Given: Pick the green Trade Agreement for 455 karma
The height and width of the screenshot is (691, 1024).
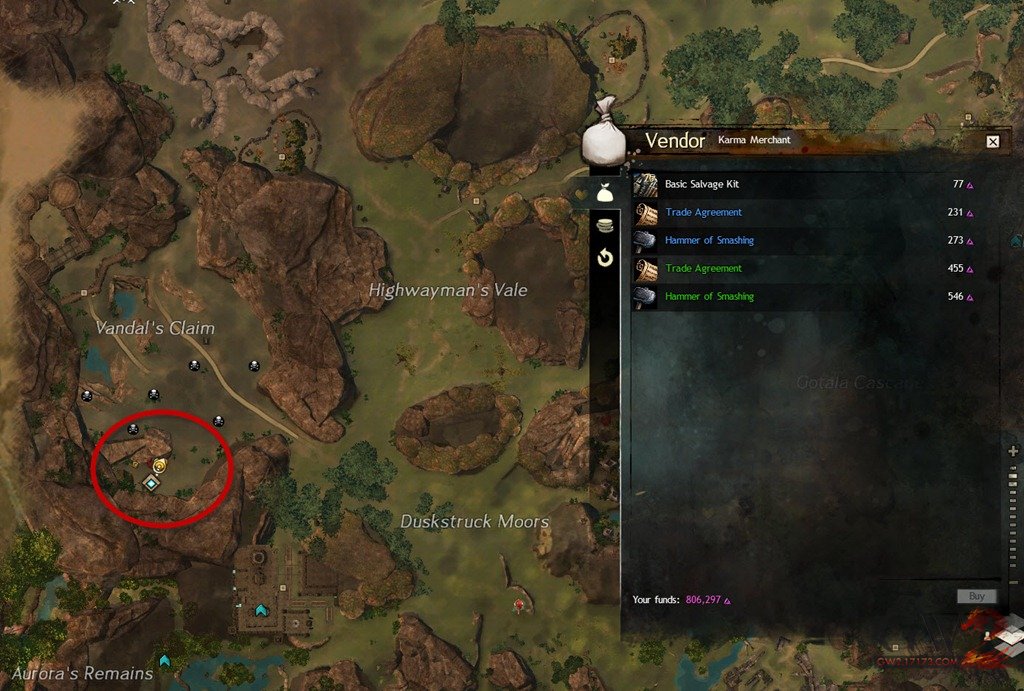Looking at the screenshot, I should pos(703,269).
